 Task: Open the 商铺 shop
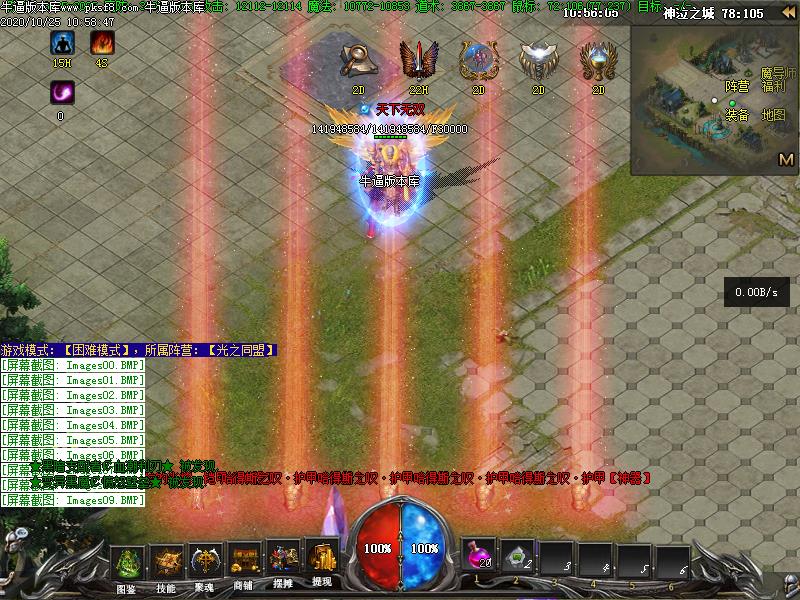pyautogui.click(x=243, y=565)
